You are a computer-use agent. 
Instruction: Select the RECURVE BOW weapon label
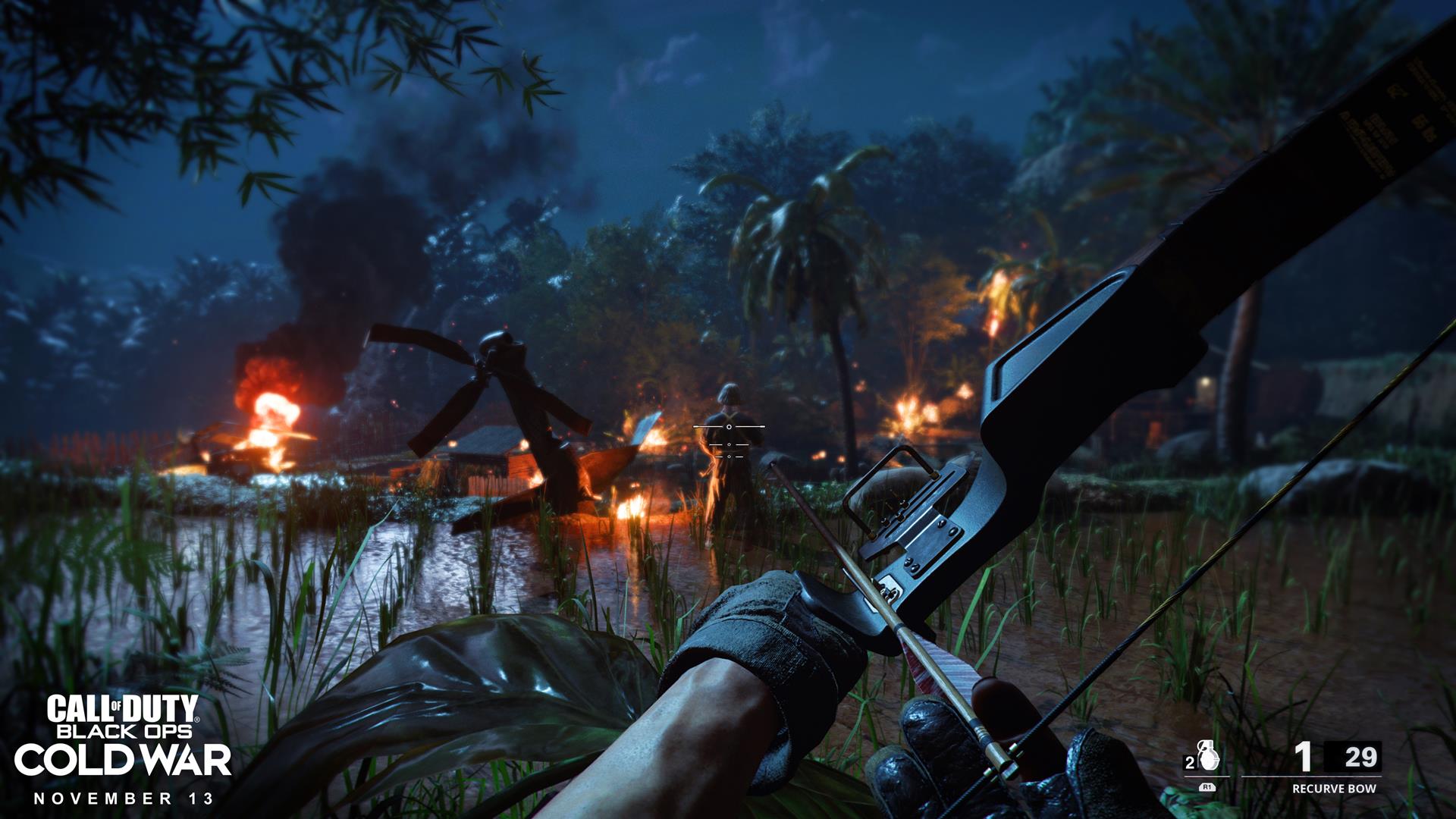[x=1335, y=788]
